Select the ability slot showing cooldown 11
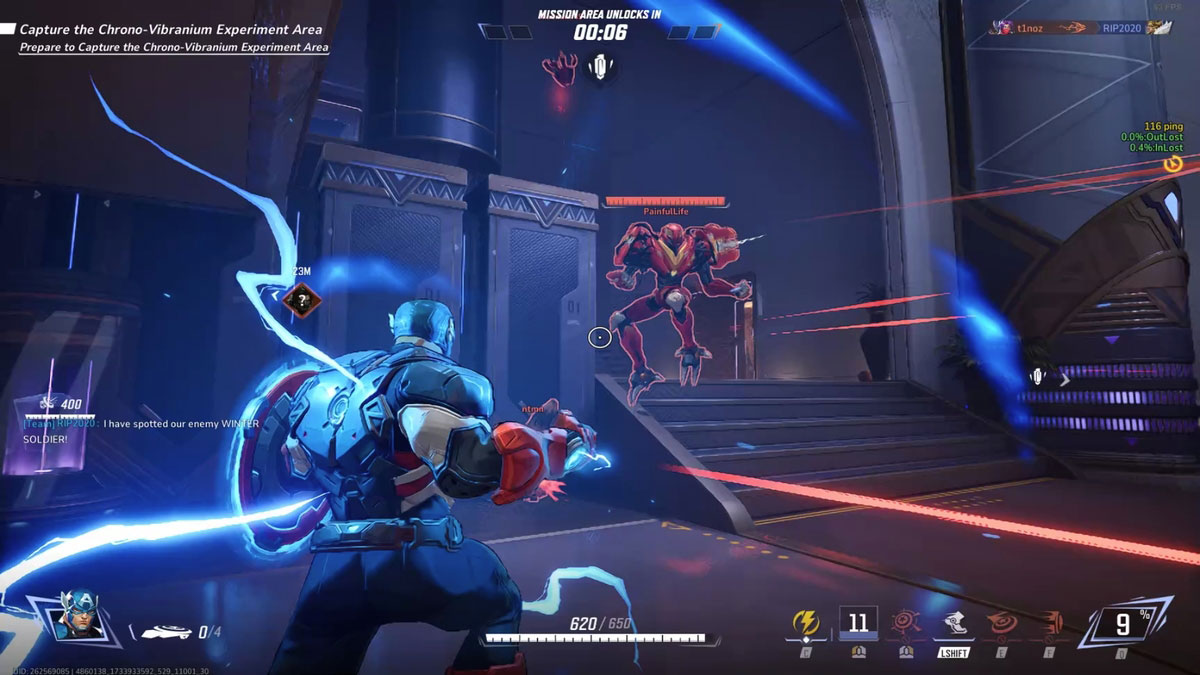Image resolution: width=1200 pixels, height=675 pixels. [x=857, y=623]
